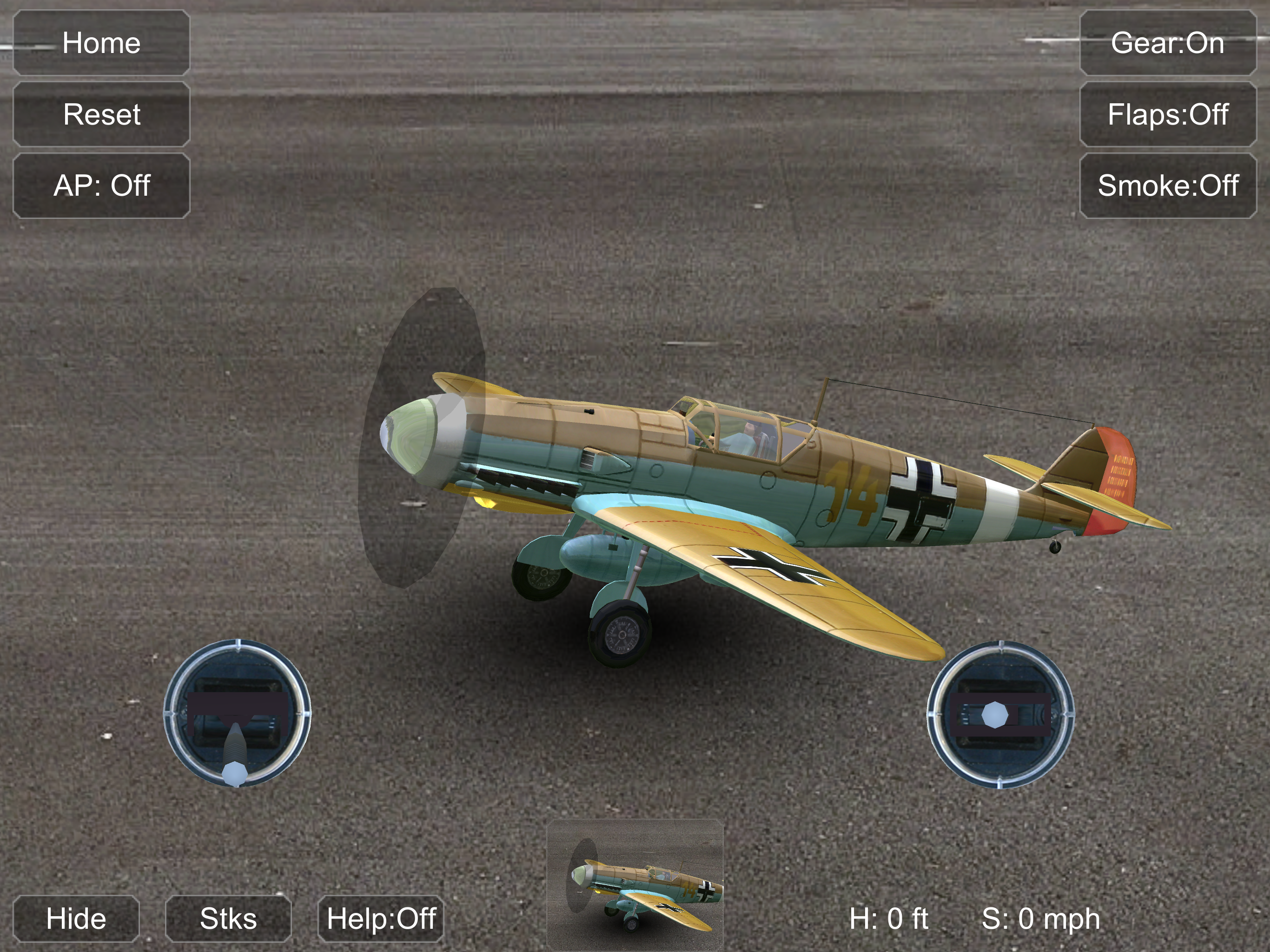Toggle the landing Gear button
The width and height of the screenshot is (1270, 952).
pyautogui.click(x=1167, y=43)
